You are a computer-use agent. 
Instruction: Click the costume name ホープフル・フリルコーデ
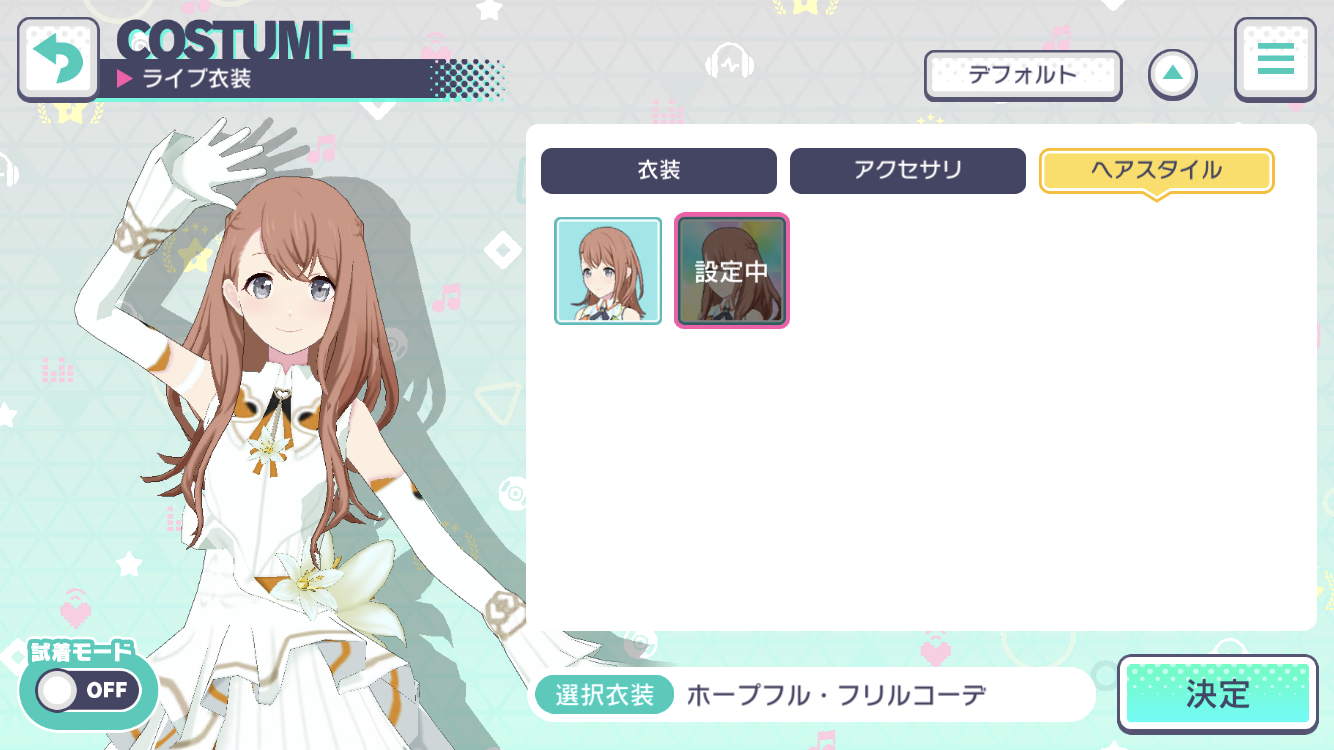838,693
